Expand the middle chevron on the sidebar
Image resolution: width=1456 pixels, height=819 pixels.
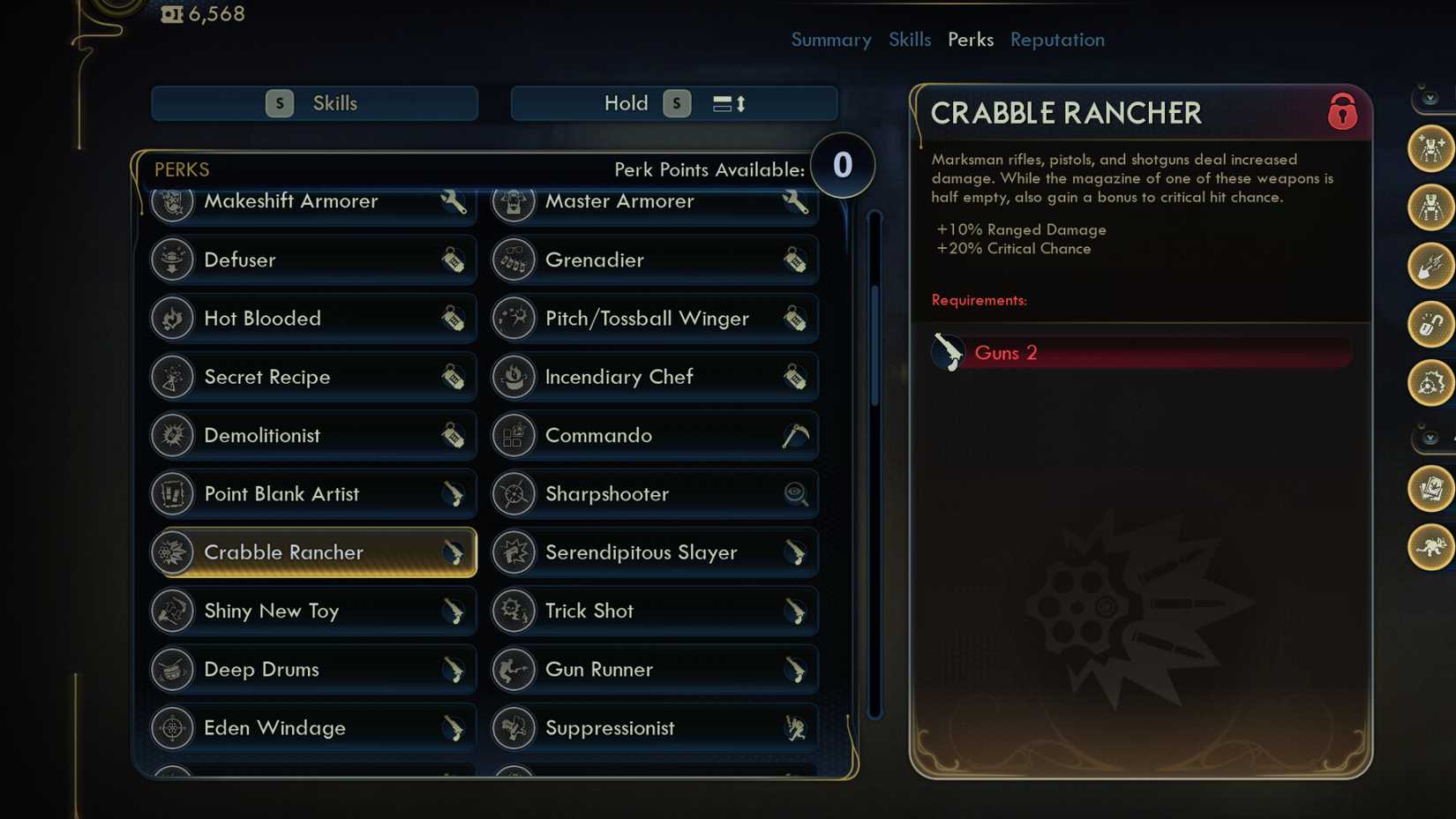1428,436
